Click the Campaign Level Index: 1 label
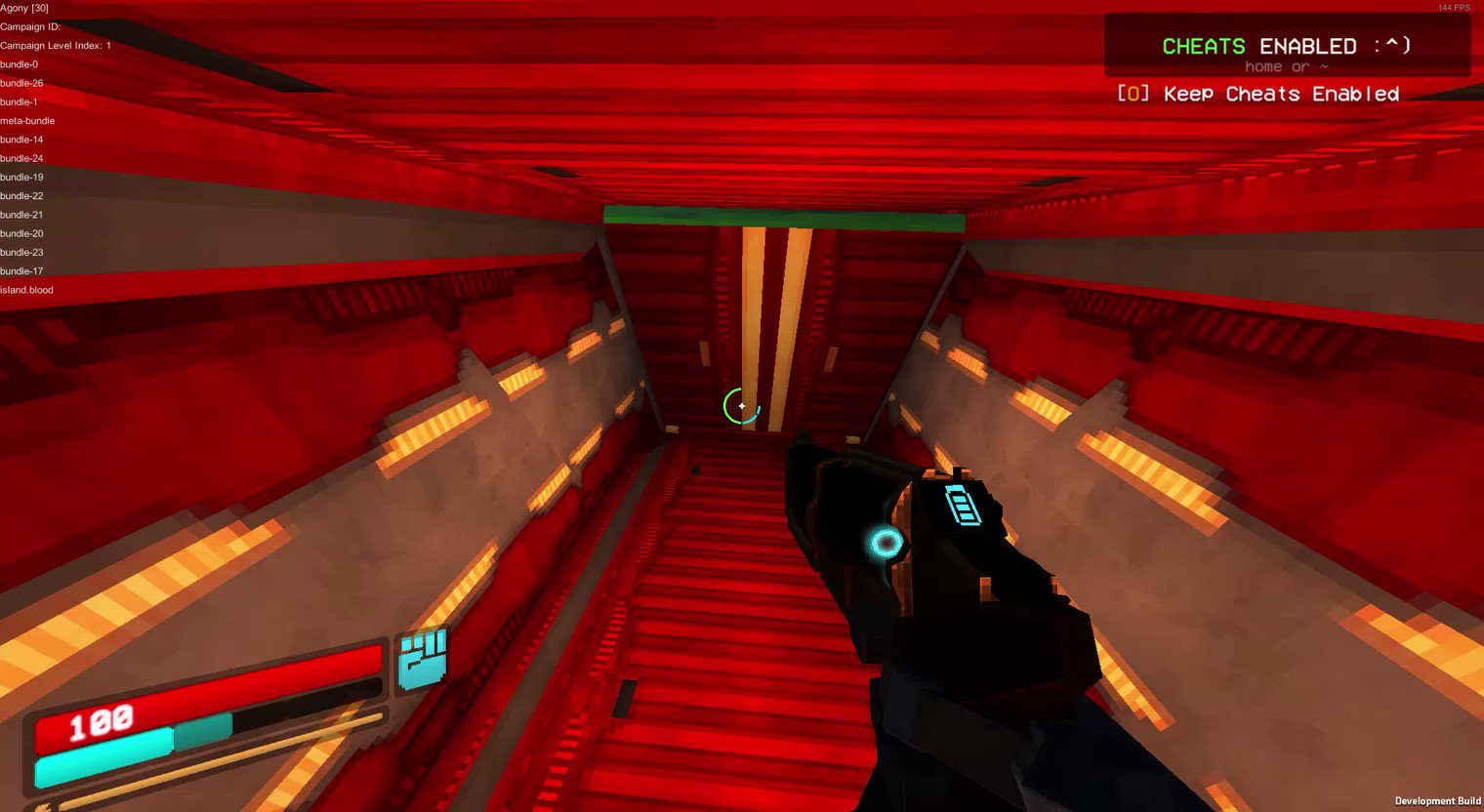This screenshot has width=1484, height=812. [x=55, y=45]
